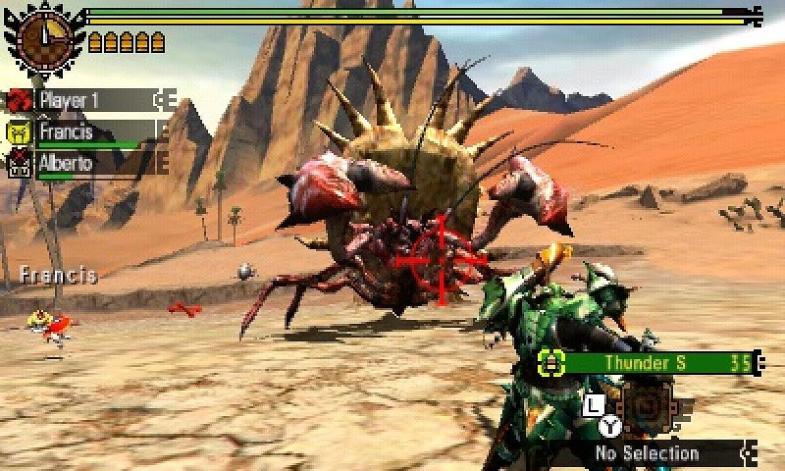Viewport: 785px width, 471px height.
Task: Select the Player 1 party entry
Action: [x=90, y=100]
